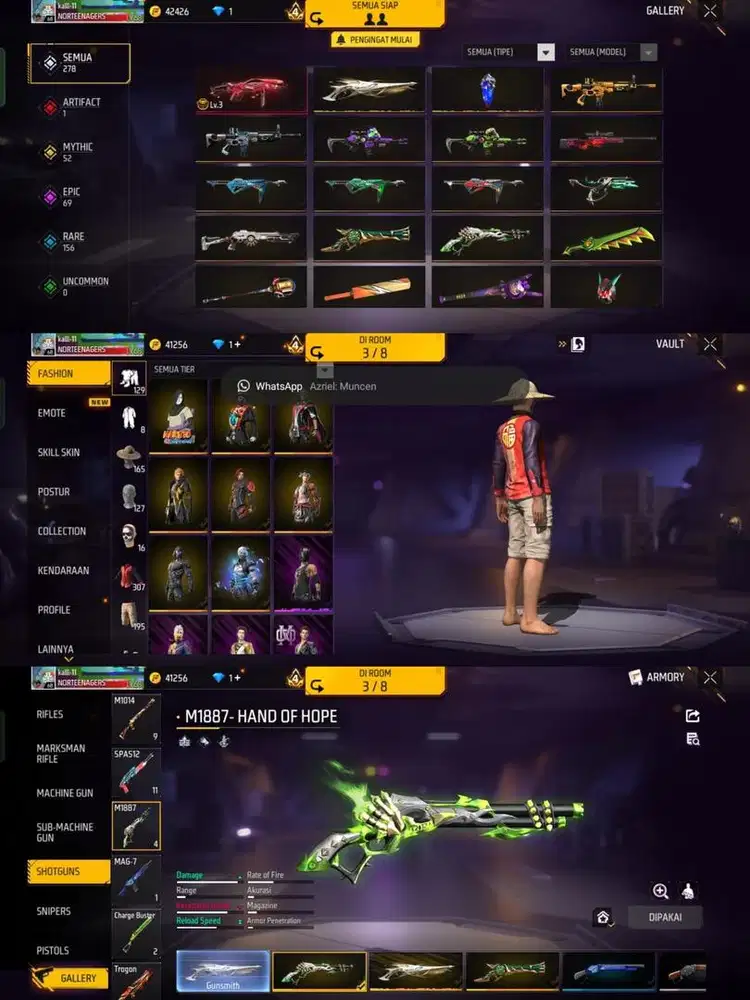Open the Sub-Machine Gun category
Image resolution: width=750 pixels, height=1000 pixels.
click(65, 832)
